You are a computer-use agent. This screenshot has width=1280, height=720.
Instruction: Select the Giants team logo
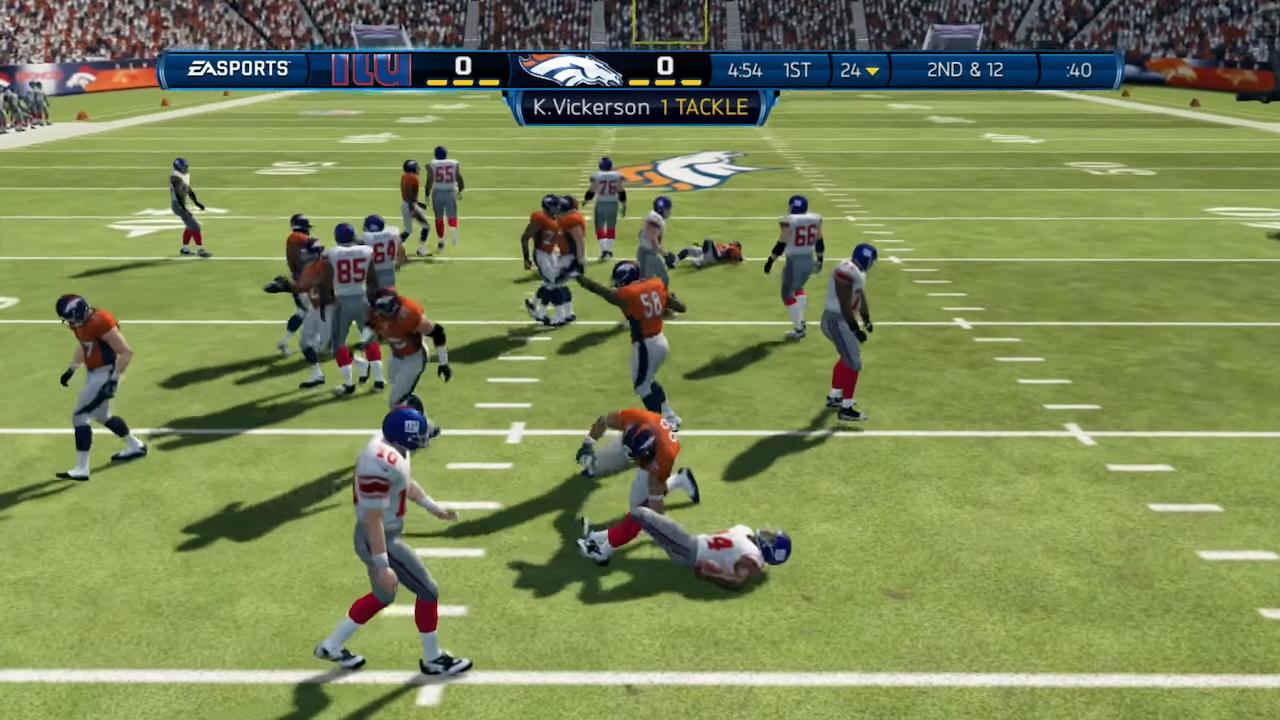coord(370,70)
